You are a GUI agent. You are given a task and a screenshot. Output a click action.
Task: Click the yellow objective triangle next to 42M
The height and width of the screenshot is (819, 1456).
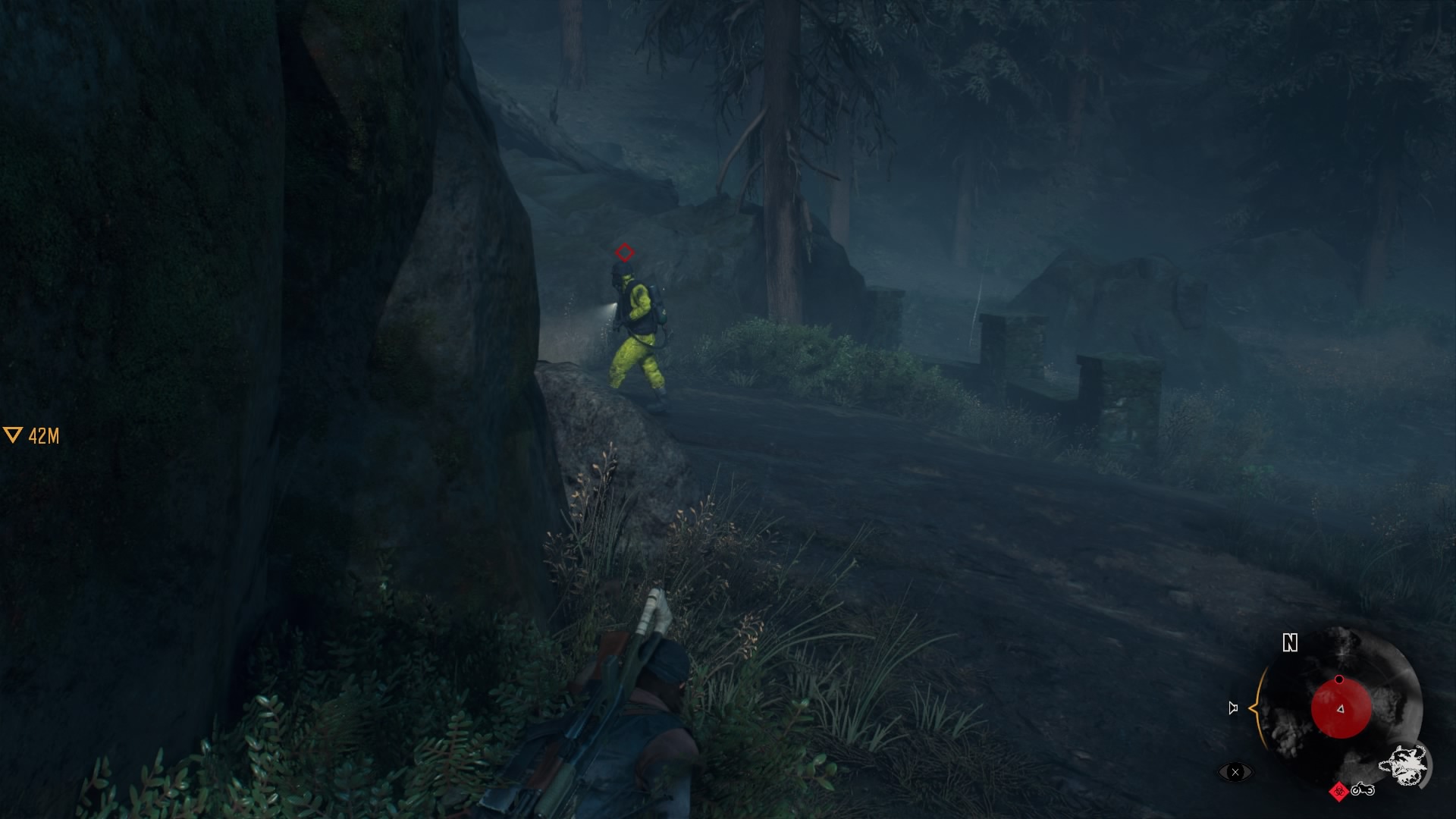click(12, 434)
